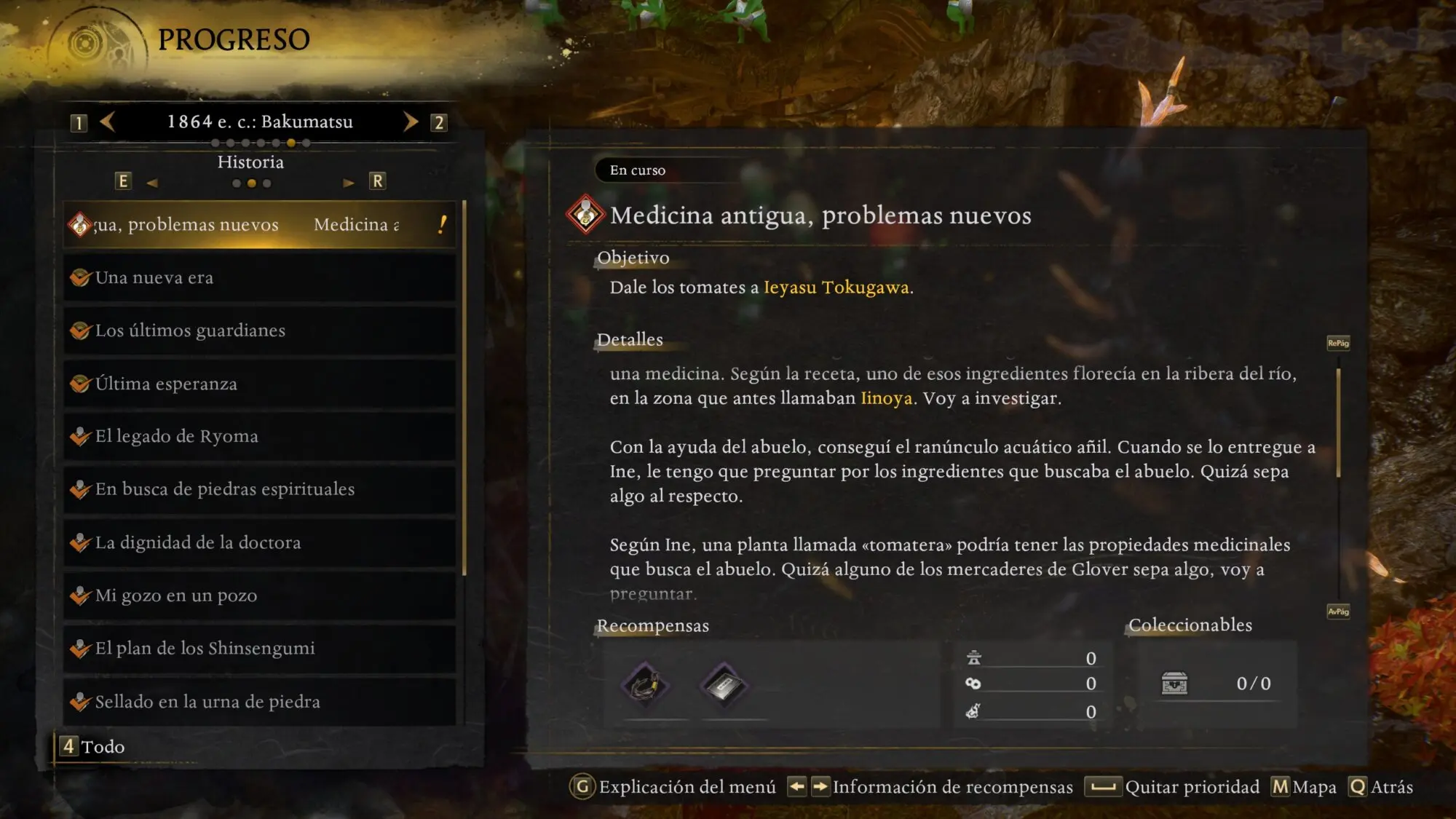Inspect the second reward item icon

point(723,685)
